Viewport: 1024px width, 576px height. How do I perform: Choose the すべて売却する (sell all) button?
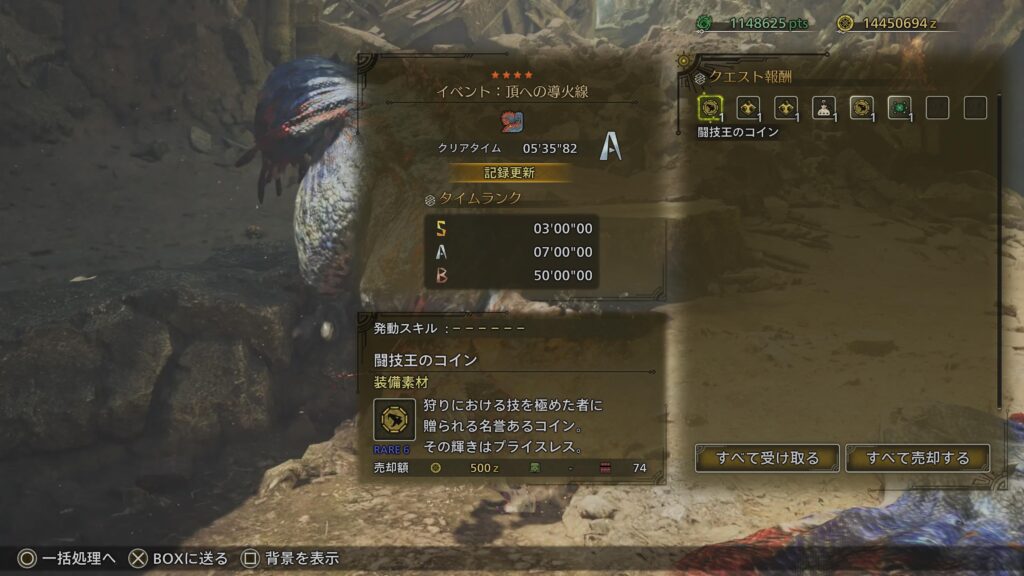click(917, 458)
